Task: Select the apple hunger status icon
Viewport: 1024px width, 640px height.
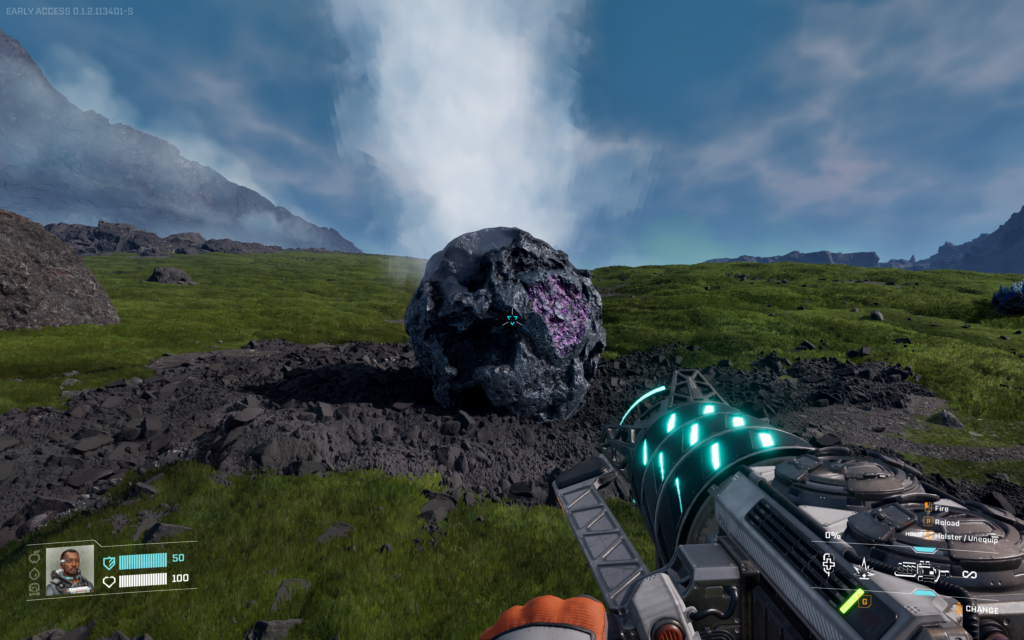Action: (35, 556)
